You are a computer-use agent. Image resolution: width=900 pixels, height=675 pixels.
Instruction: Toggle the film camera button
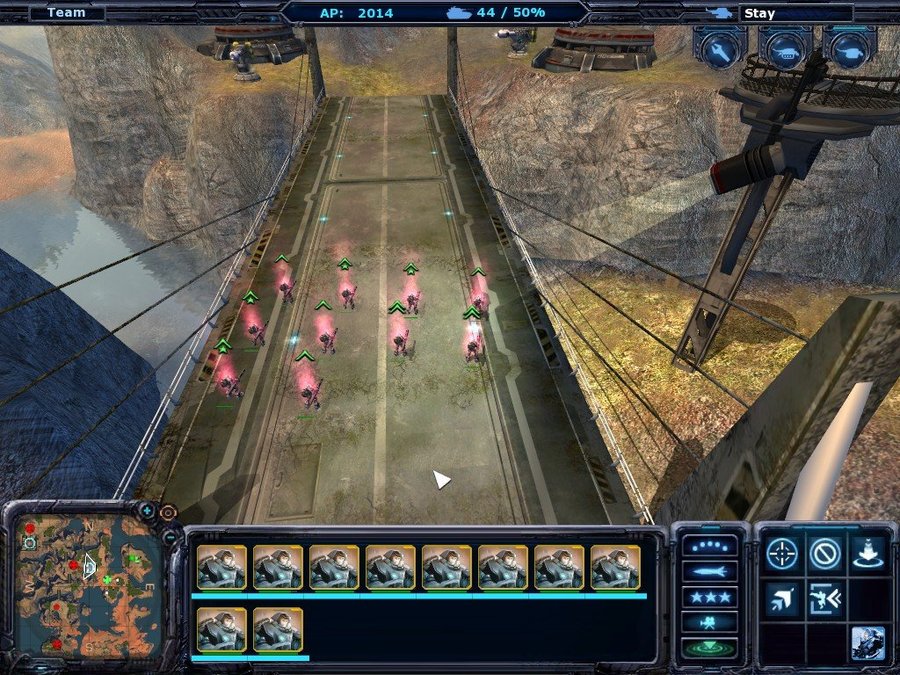[709, 622]
